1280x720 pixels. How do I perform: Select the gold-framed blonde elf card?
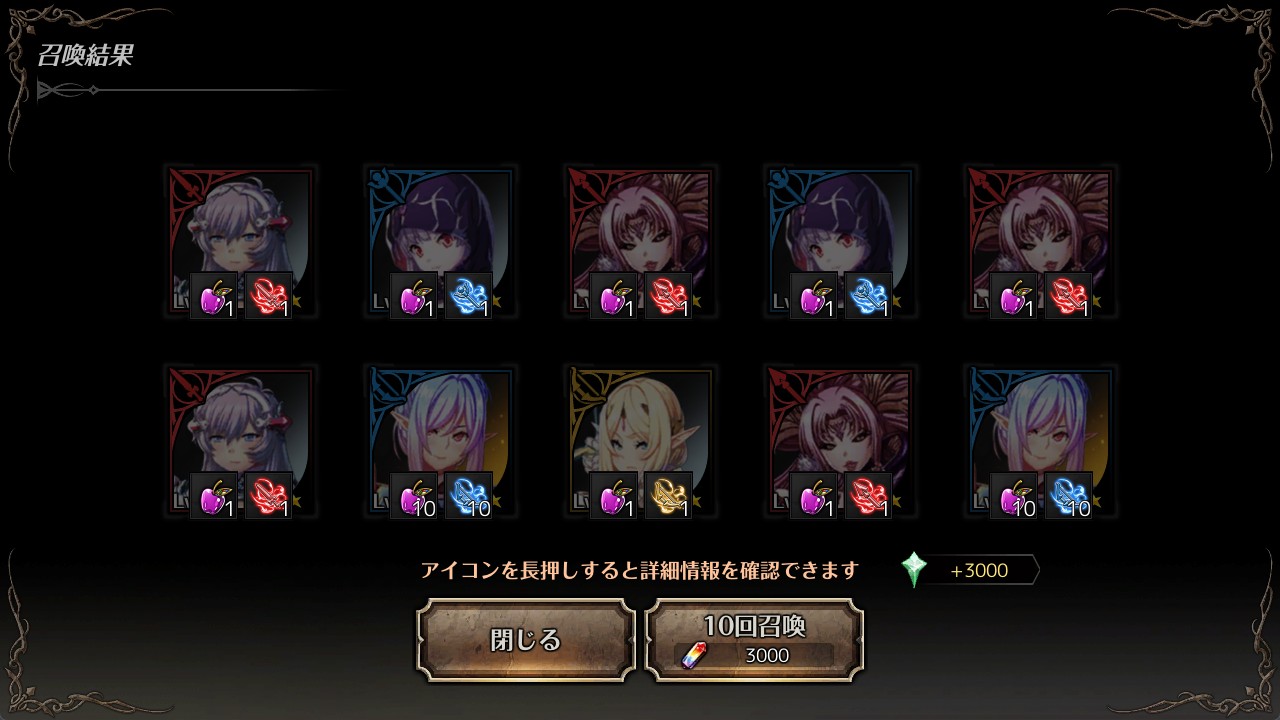pos(640,440)
